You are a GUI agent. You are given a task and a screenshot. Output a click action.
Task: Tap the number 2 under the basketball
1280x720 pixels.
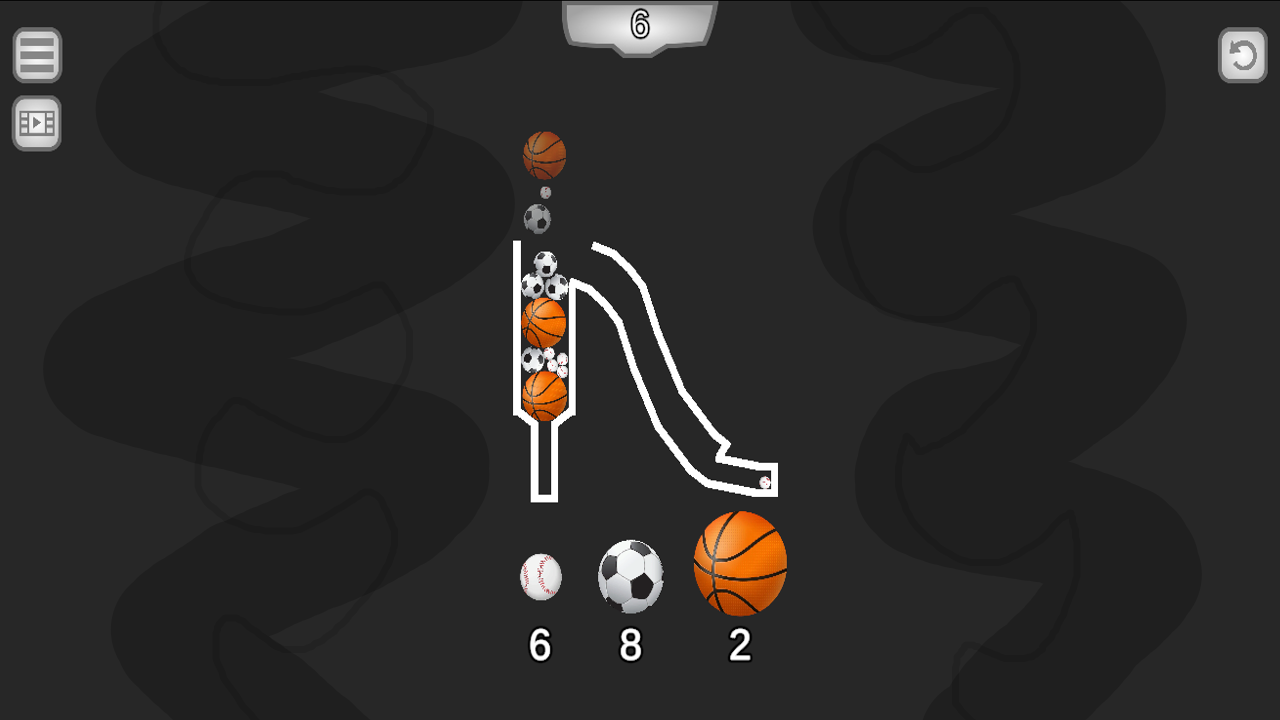(738, 645)
